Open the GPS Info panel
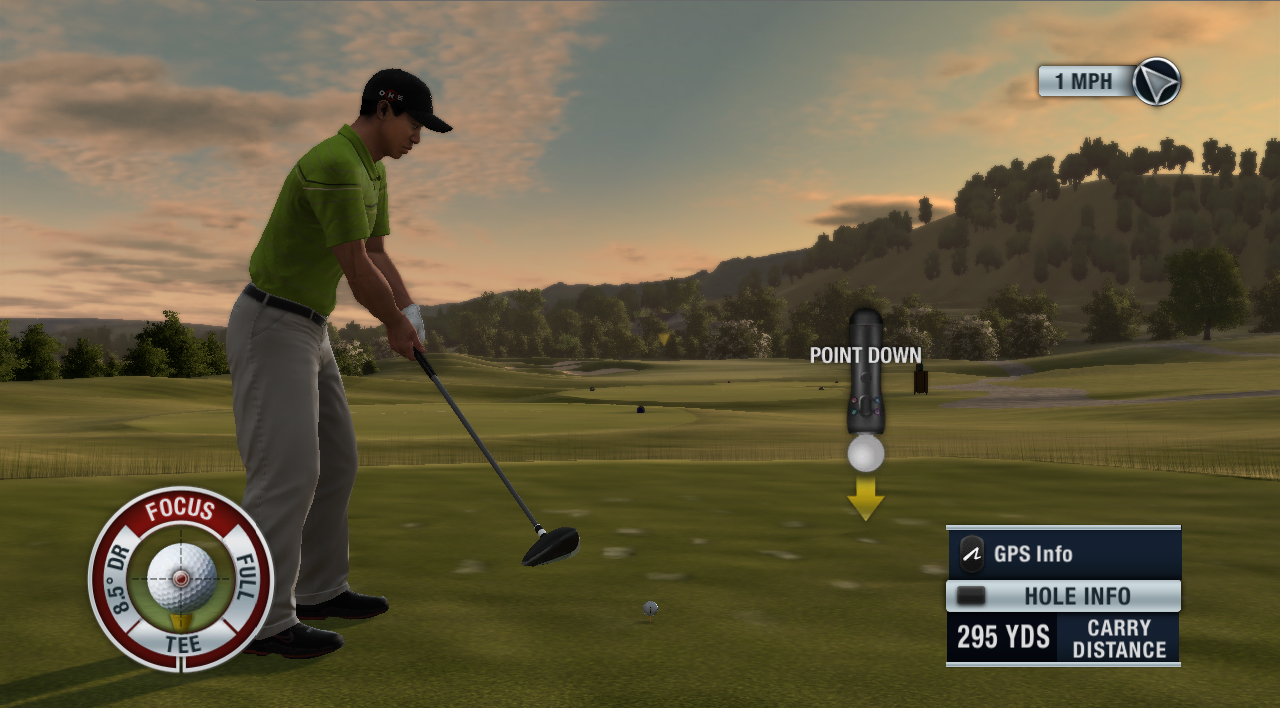1280x708 pixels. tap(1063, 554)
